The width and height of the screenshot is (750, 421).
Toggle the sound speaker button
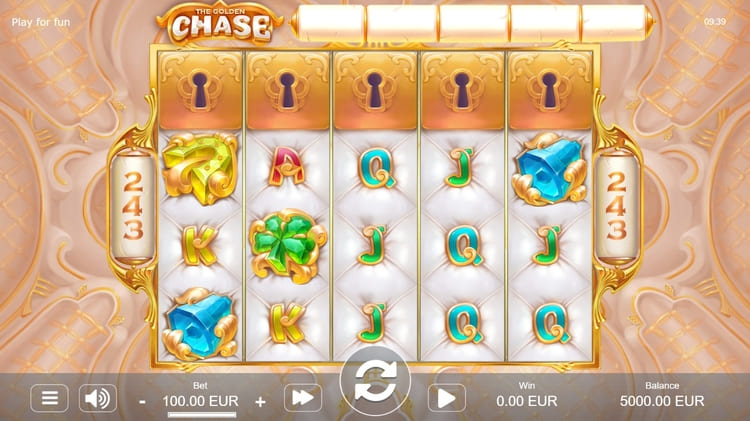pyautogui.click(x=98, y=398)
